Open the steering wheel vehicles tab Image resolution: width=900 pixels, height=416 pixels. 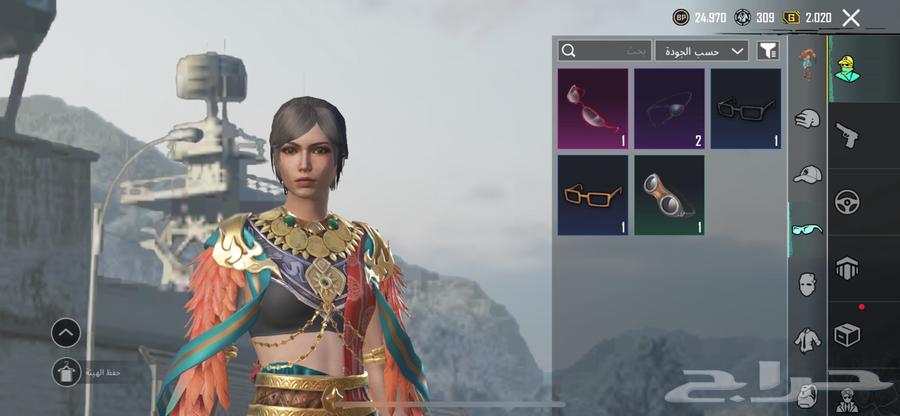click(x=848, y=201)
